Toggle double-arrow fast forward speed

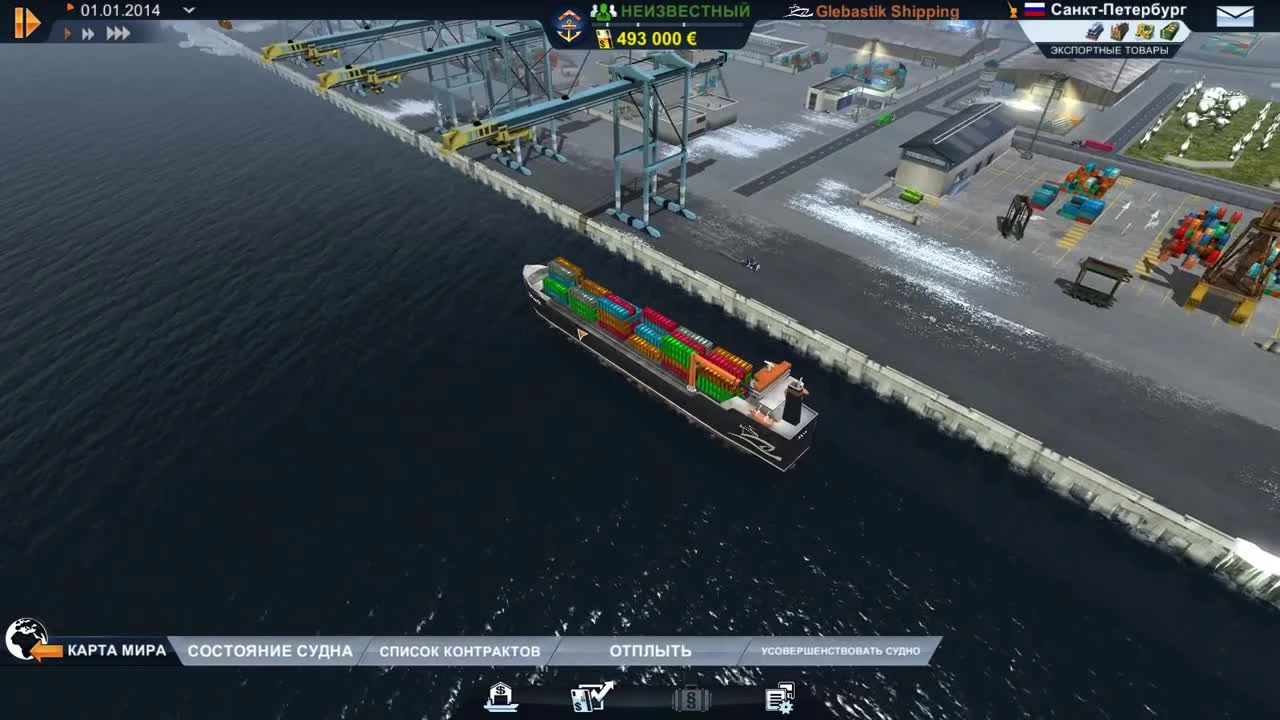click(88, 31)
